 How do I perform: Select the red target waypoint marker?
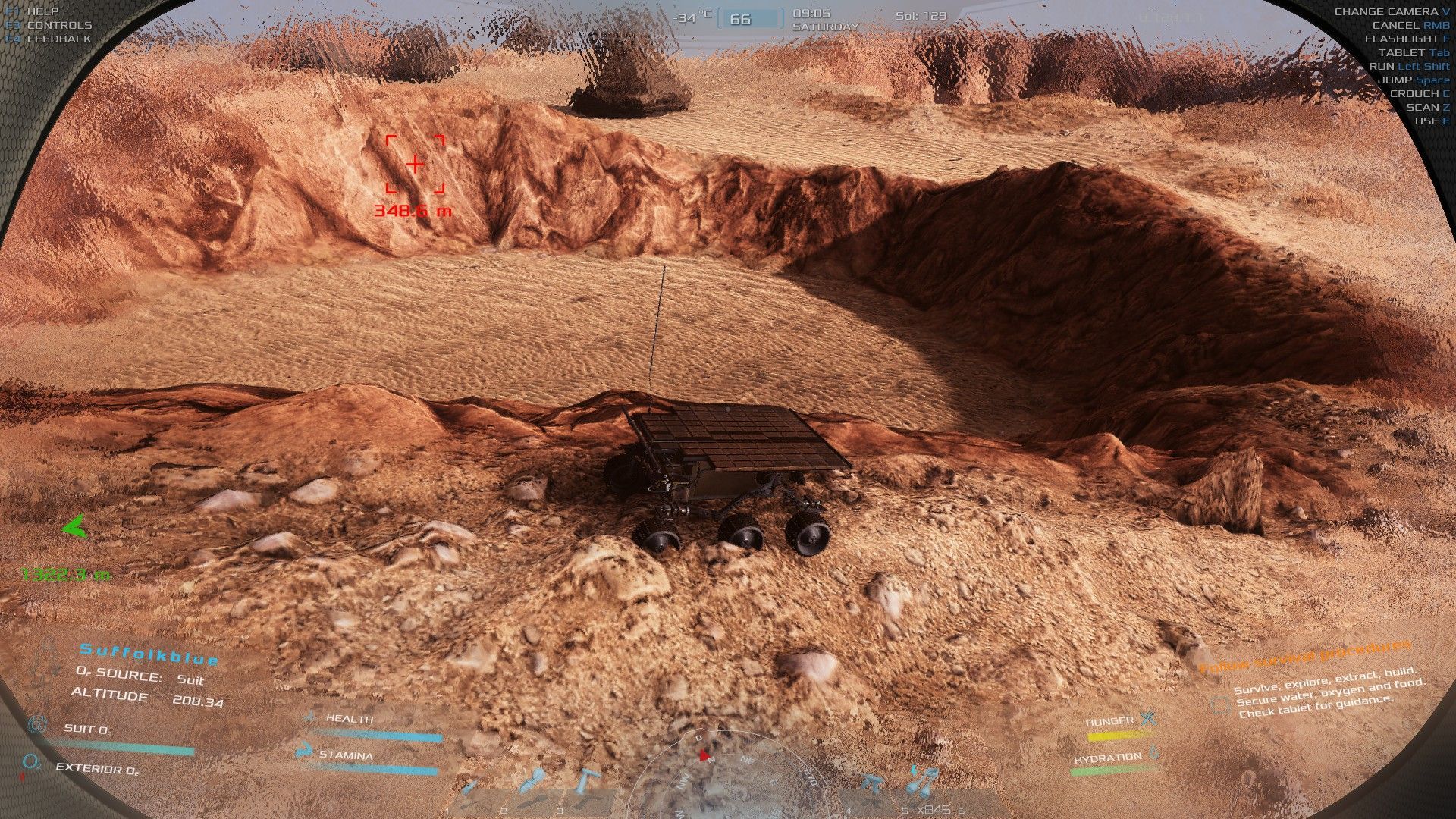click(415, 164)
